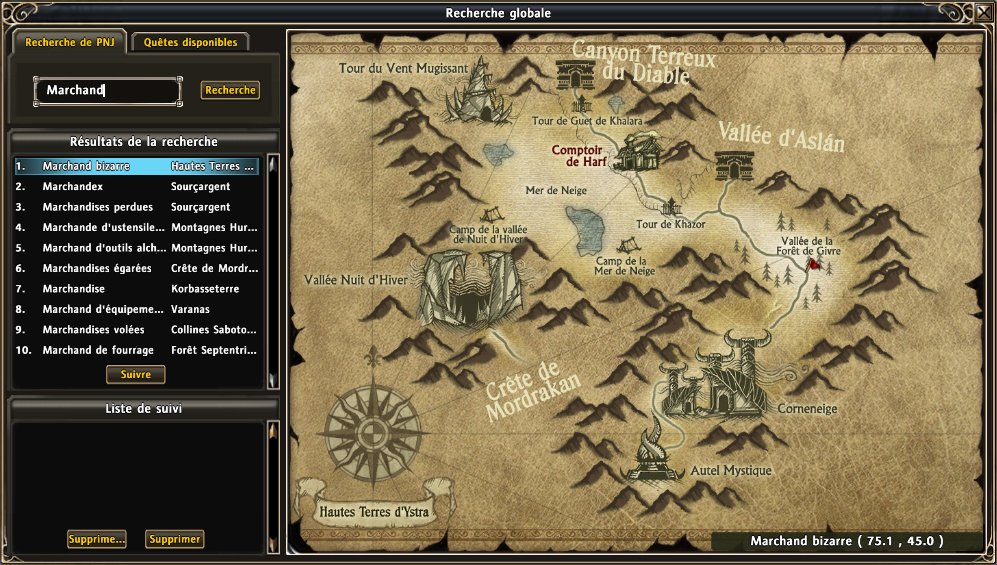Choose Marchandises perdues in results
Viewport: 997px width, 565px height.
(x=136, y=207)
